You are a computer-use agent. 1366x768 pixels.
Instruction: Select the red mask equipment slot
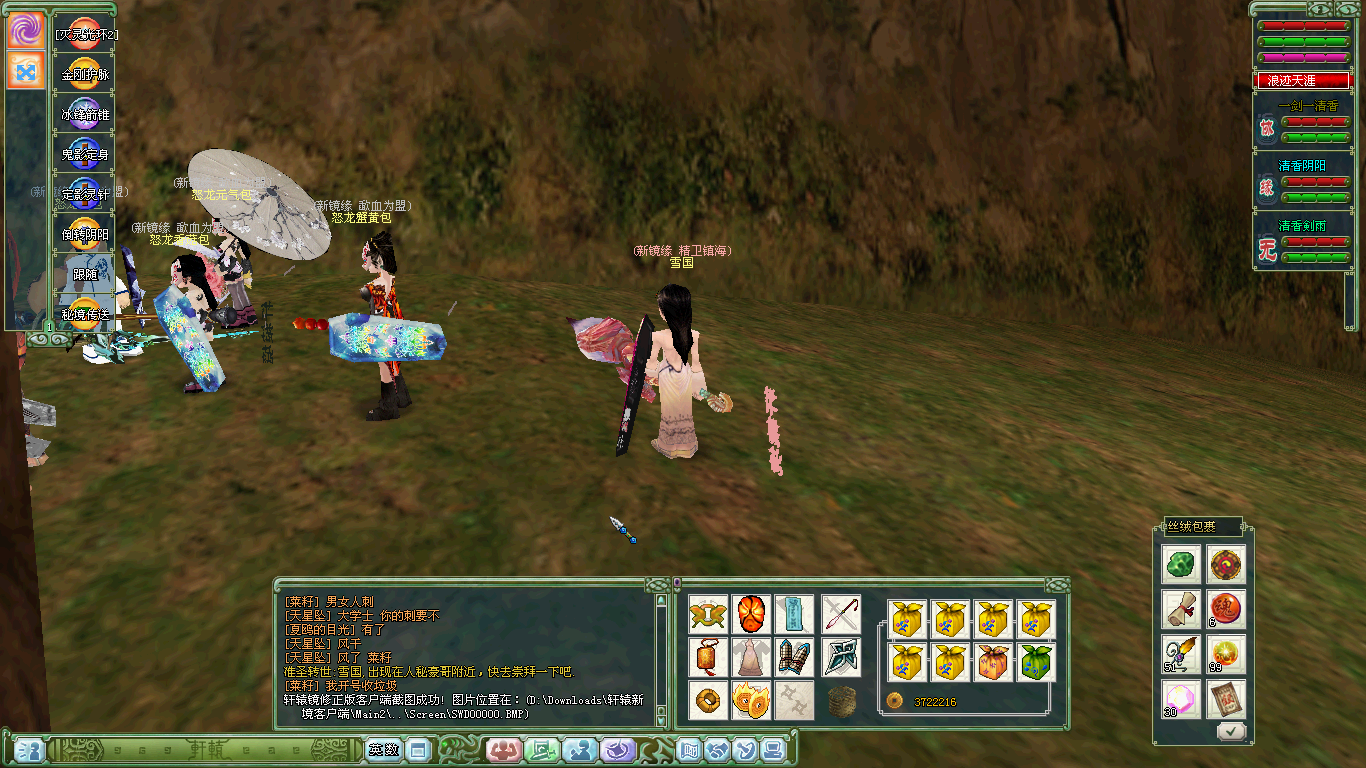click(x=750, y=614)
